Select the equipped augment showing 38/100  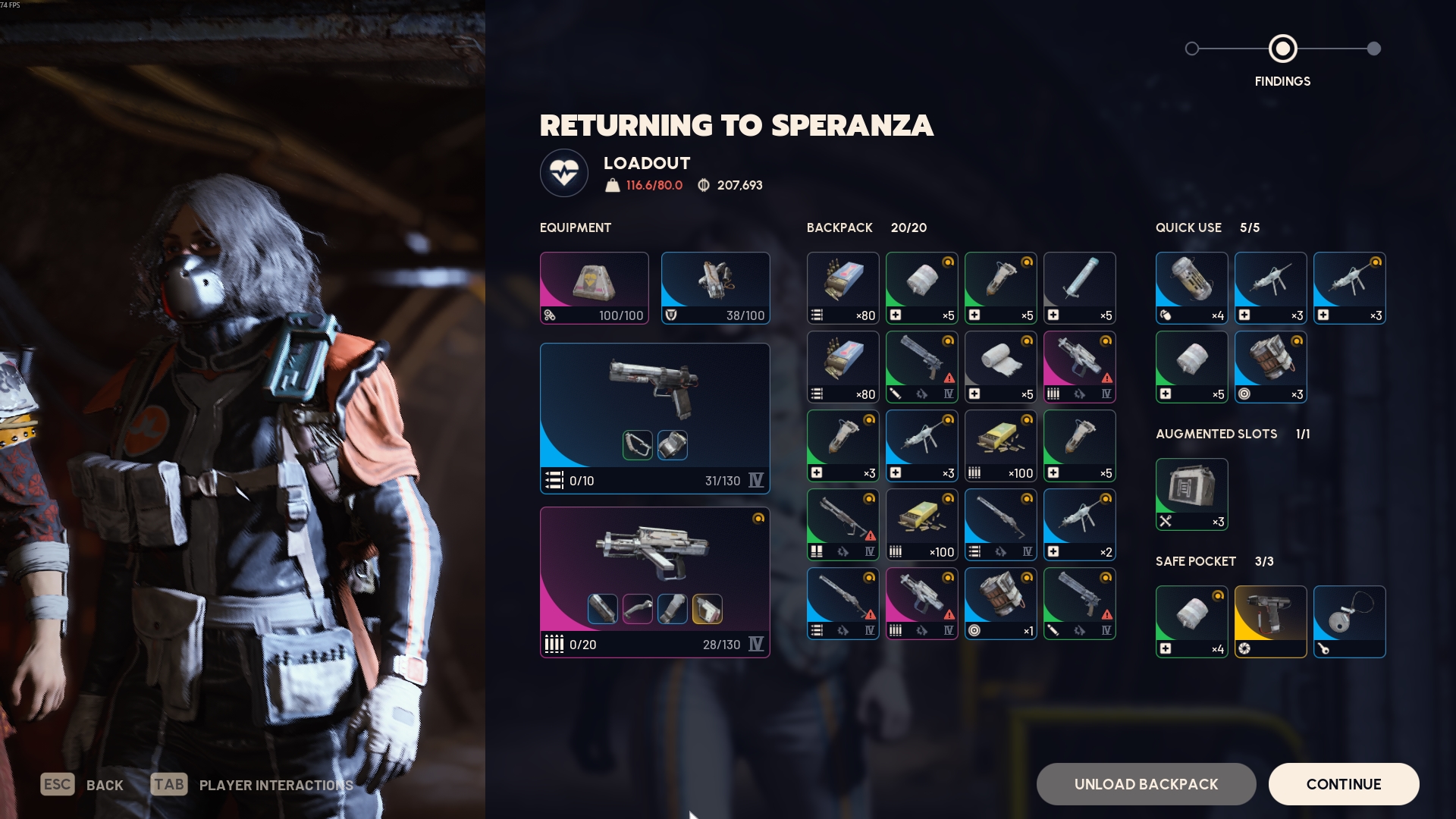click(715, 288)
